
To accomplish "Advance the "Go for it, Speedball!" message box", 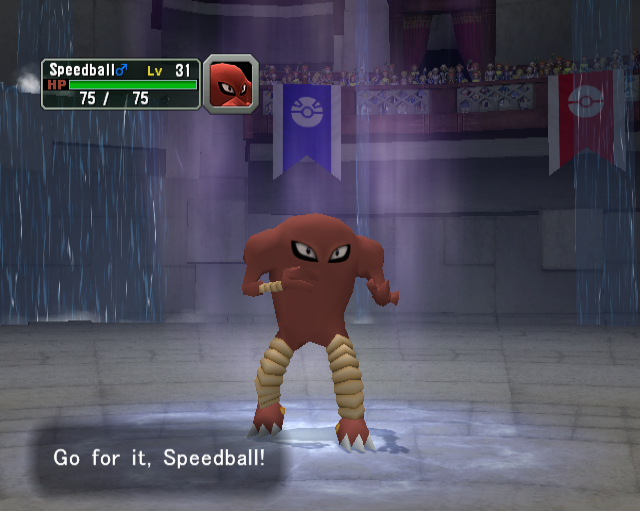I will (x=160, y=459).
